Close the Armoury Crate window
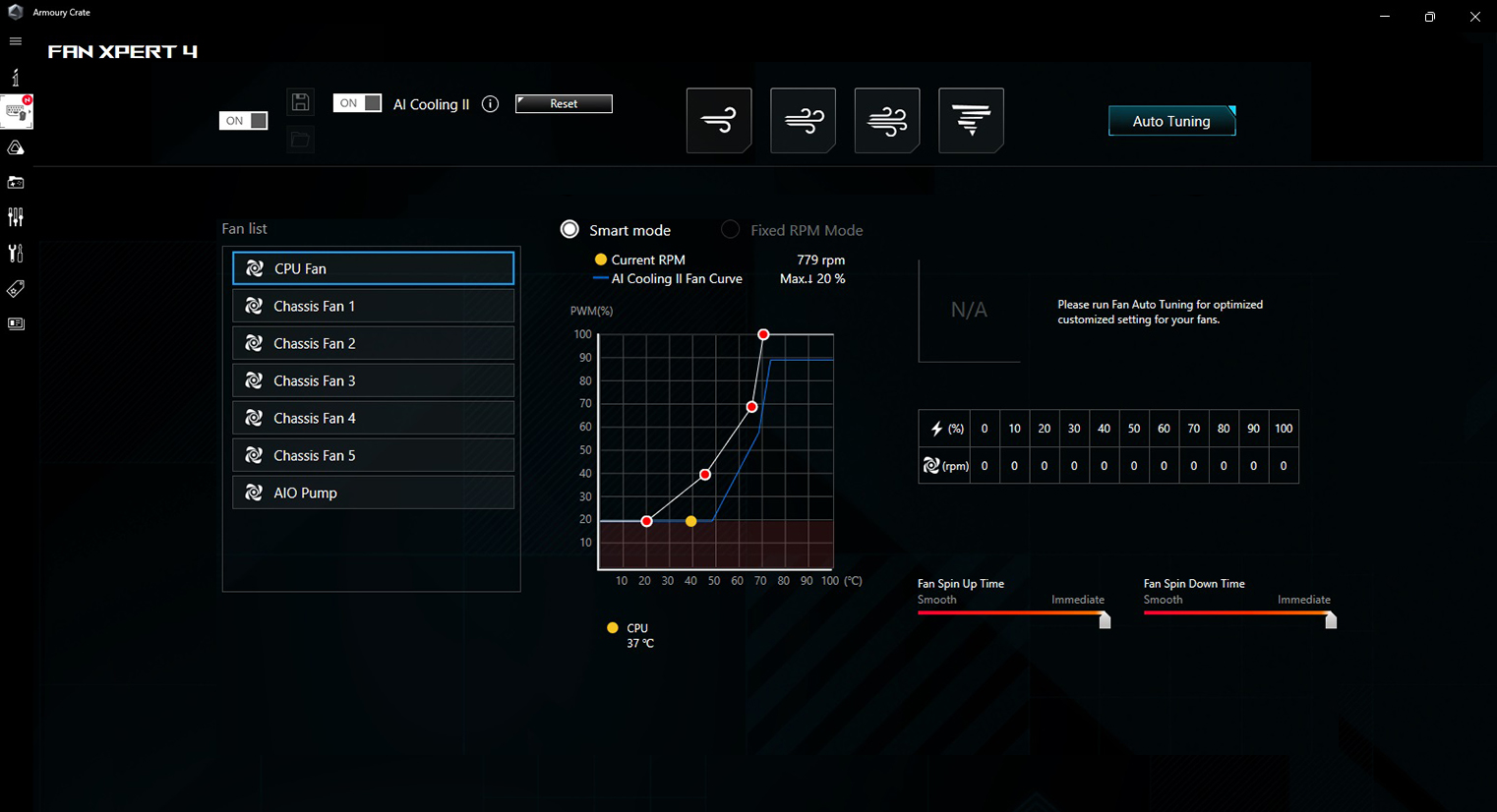Viewport: 1497px width, 812px height. pos(1474,17)
